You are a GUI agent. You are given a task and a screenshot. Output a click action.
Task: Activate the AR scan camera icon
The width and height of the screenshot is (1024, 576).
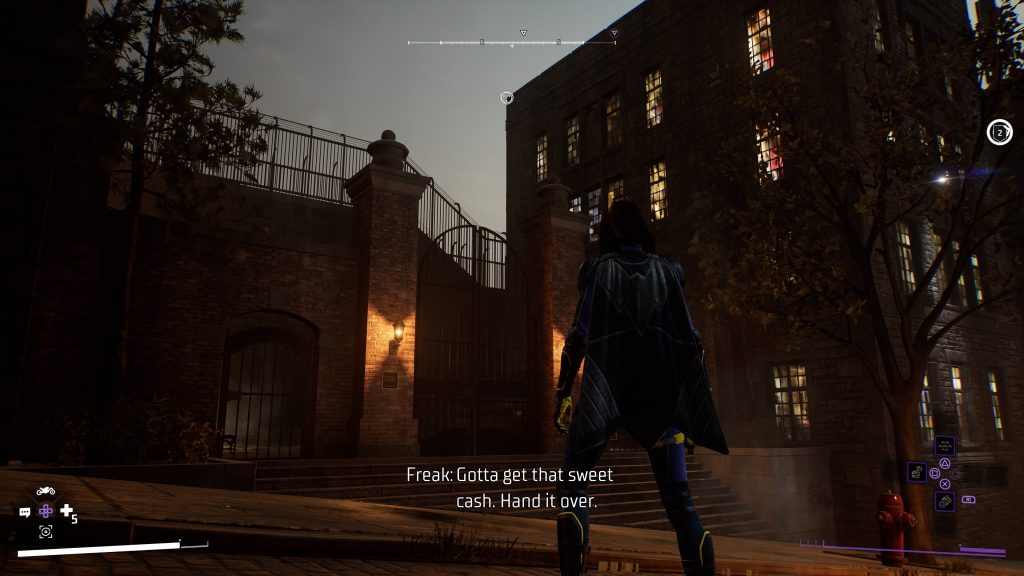[45, 531]
